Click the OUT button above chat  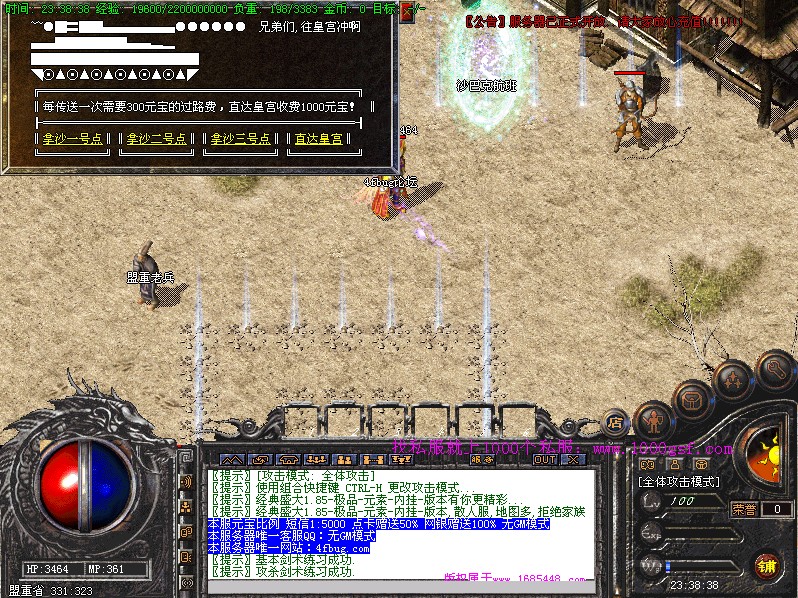(545, 460)
